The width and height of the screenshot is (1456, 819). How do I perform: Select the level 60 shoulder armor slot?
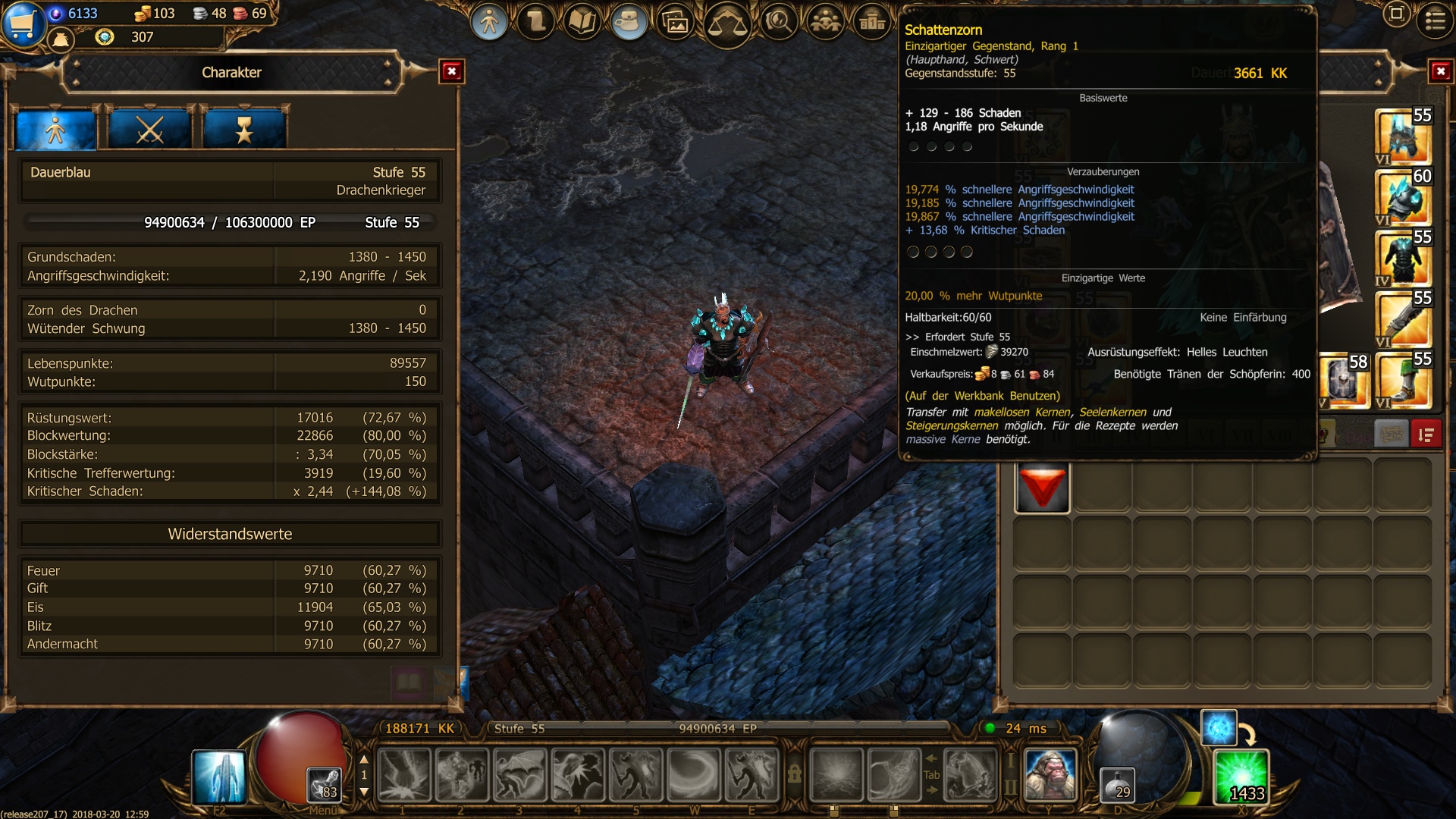point(1402,197)
